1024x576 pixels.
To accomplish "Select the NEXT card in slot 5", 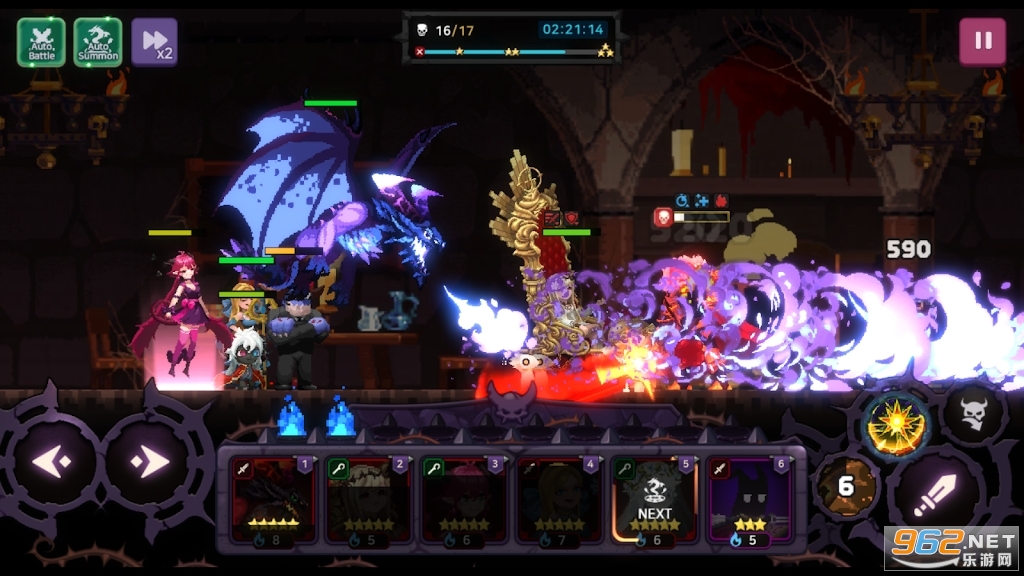I will click(655, 500).
